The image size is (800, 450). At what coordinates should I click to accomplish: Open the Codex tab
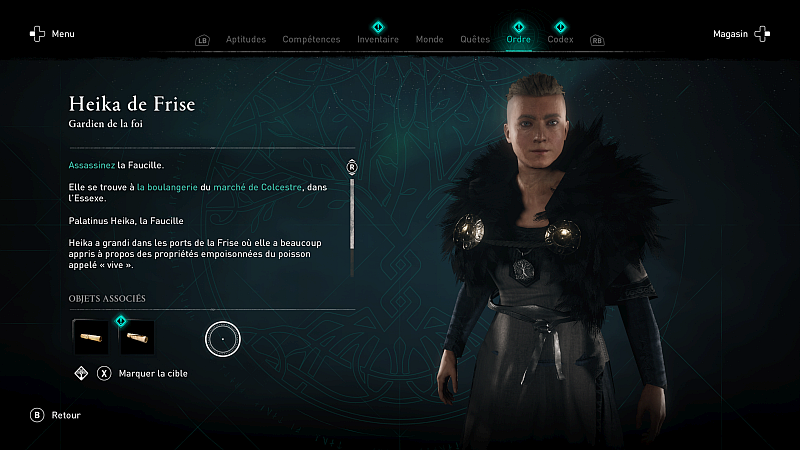(x=561, y=40)
